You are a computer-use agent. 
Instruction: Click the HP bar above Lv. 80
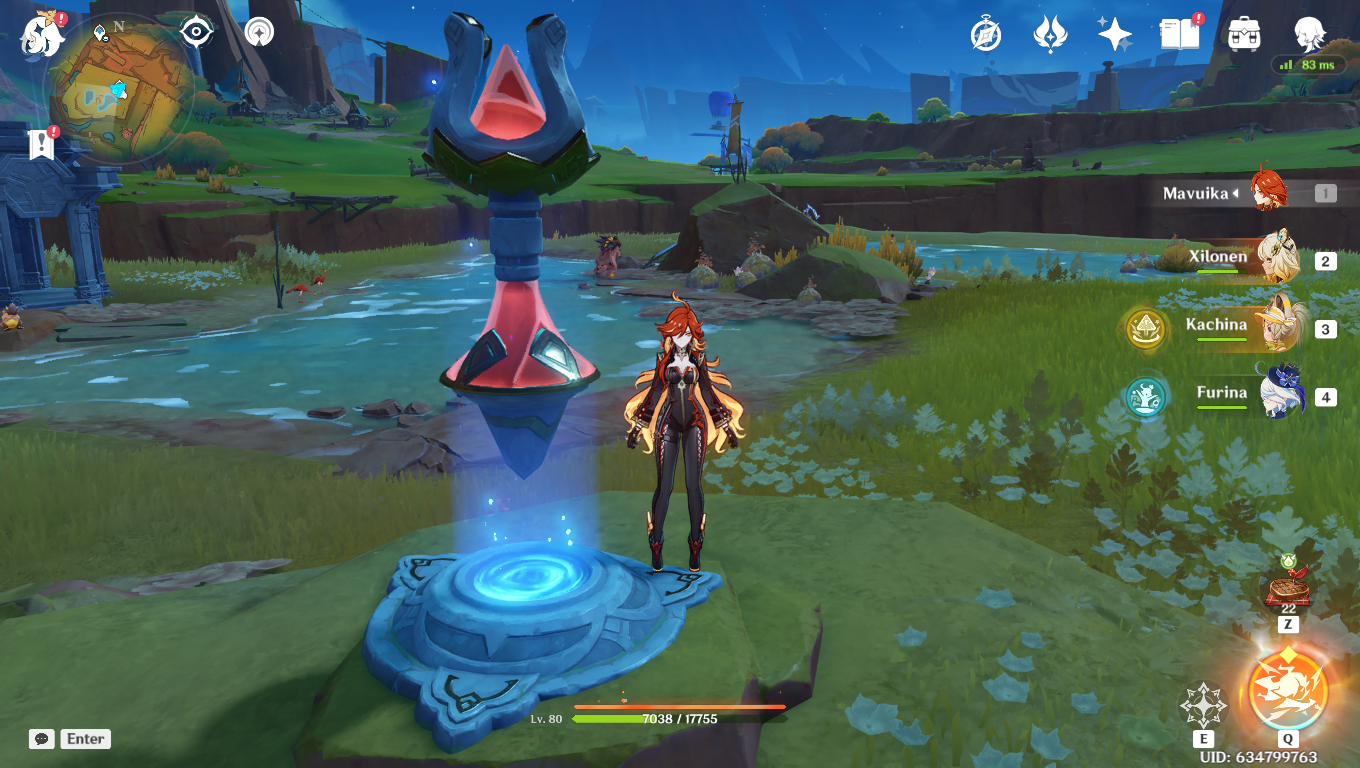[650, 717]
